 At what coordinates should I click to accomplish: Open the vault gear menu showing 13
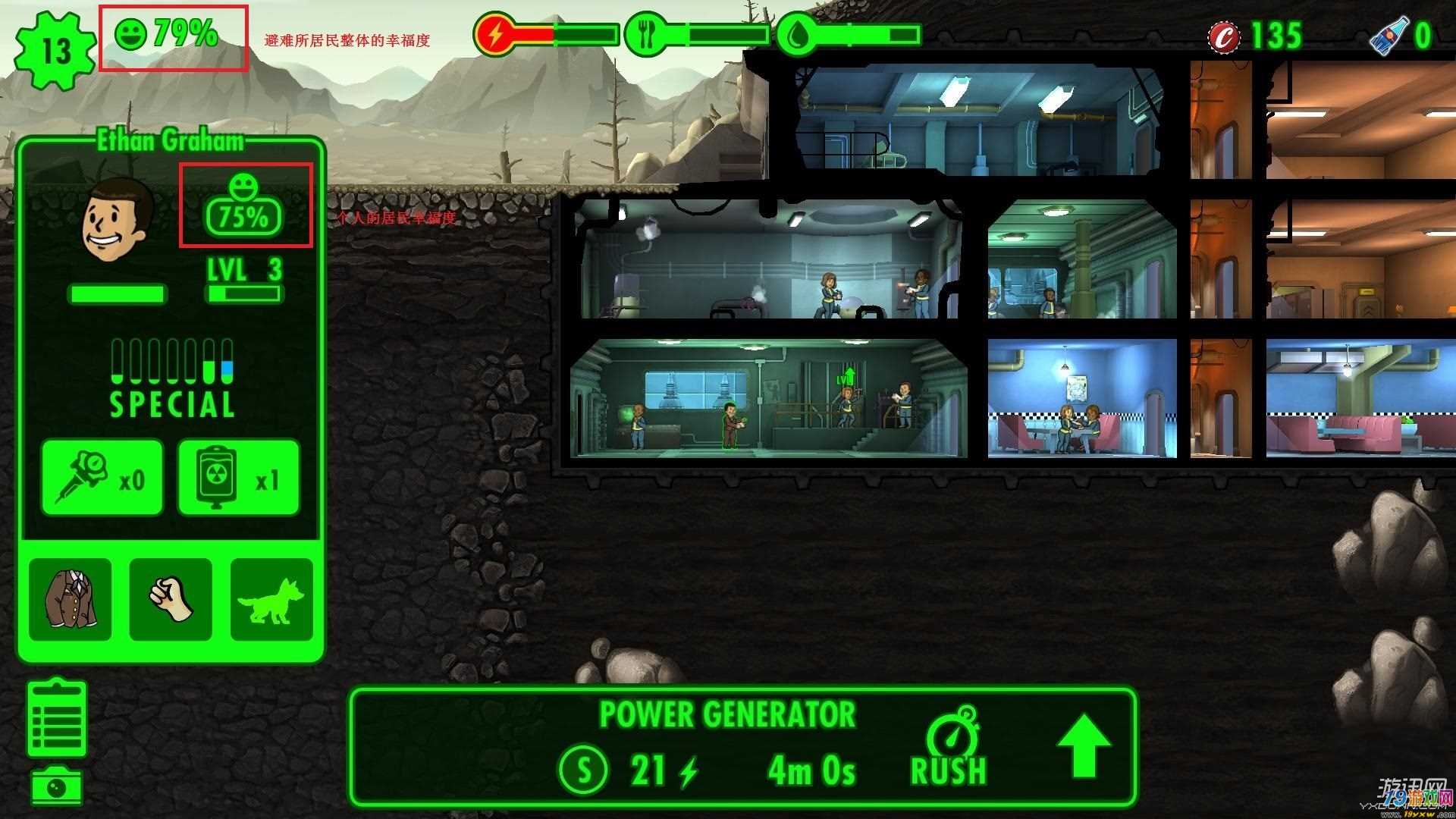[x=55, y=51]
